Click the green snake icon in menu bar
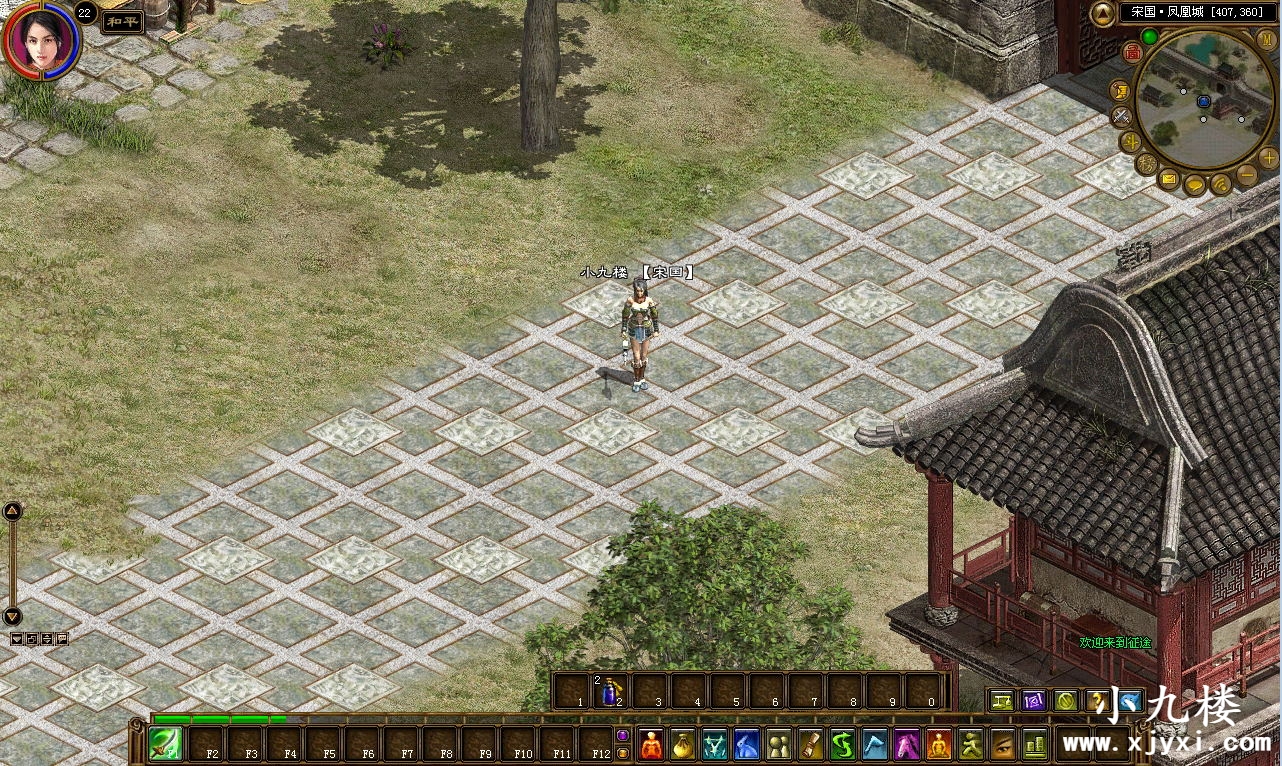Image resolution: width=1282 pixels, height=766 pixels. click(x=844, y=744)
